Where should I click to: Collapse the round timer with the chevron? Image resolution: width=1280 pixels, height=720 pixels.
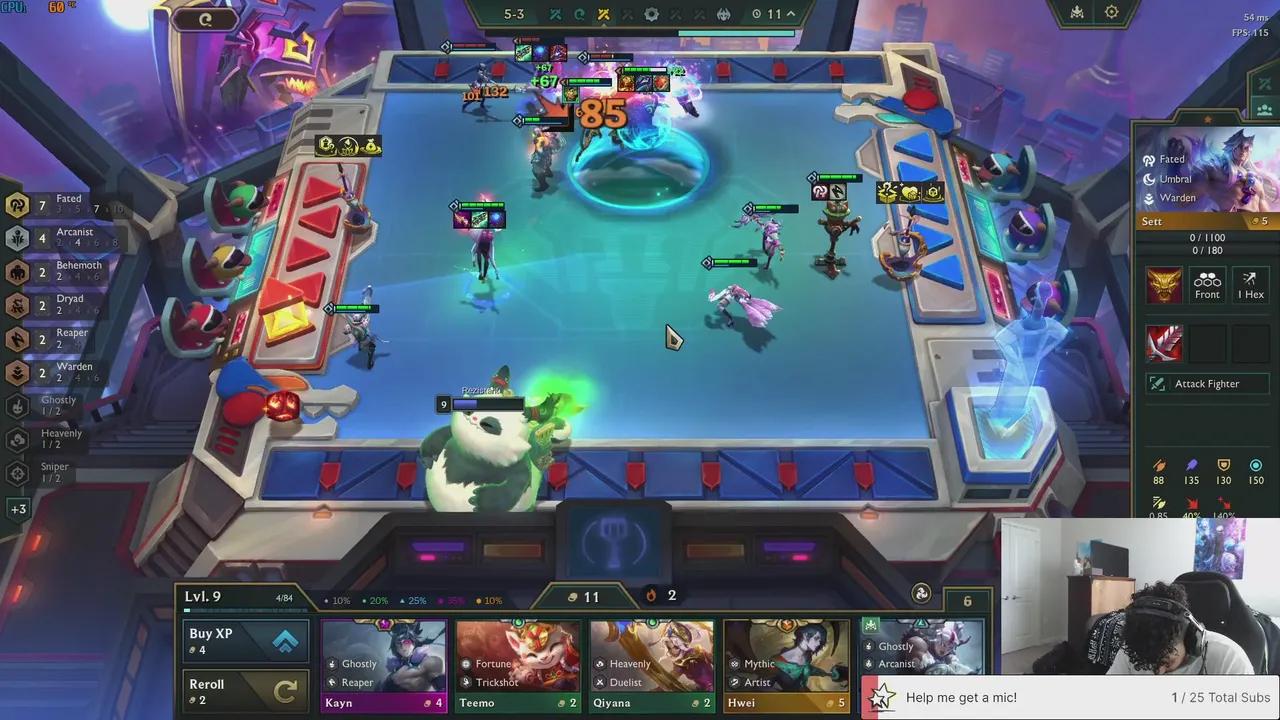coord(789,14)
